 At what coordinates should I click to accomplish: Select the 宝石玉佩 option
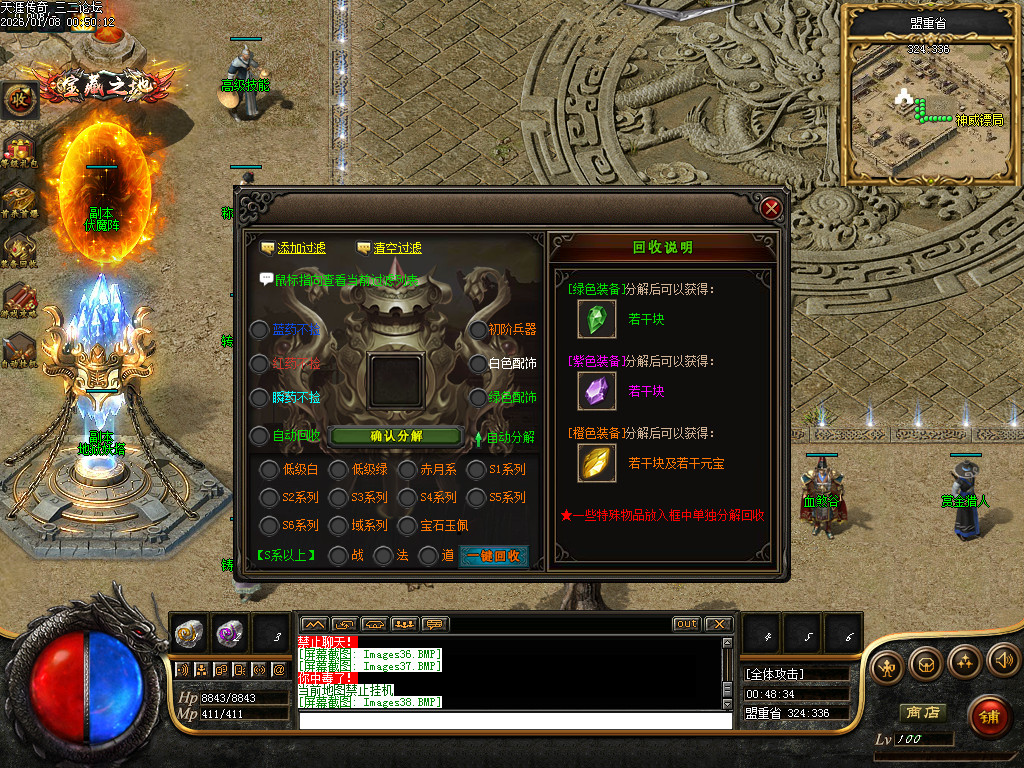point(407,525)
